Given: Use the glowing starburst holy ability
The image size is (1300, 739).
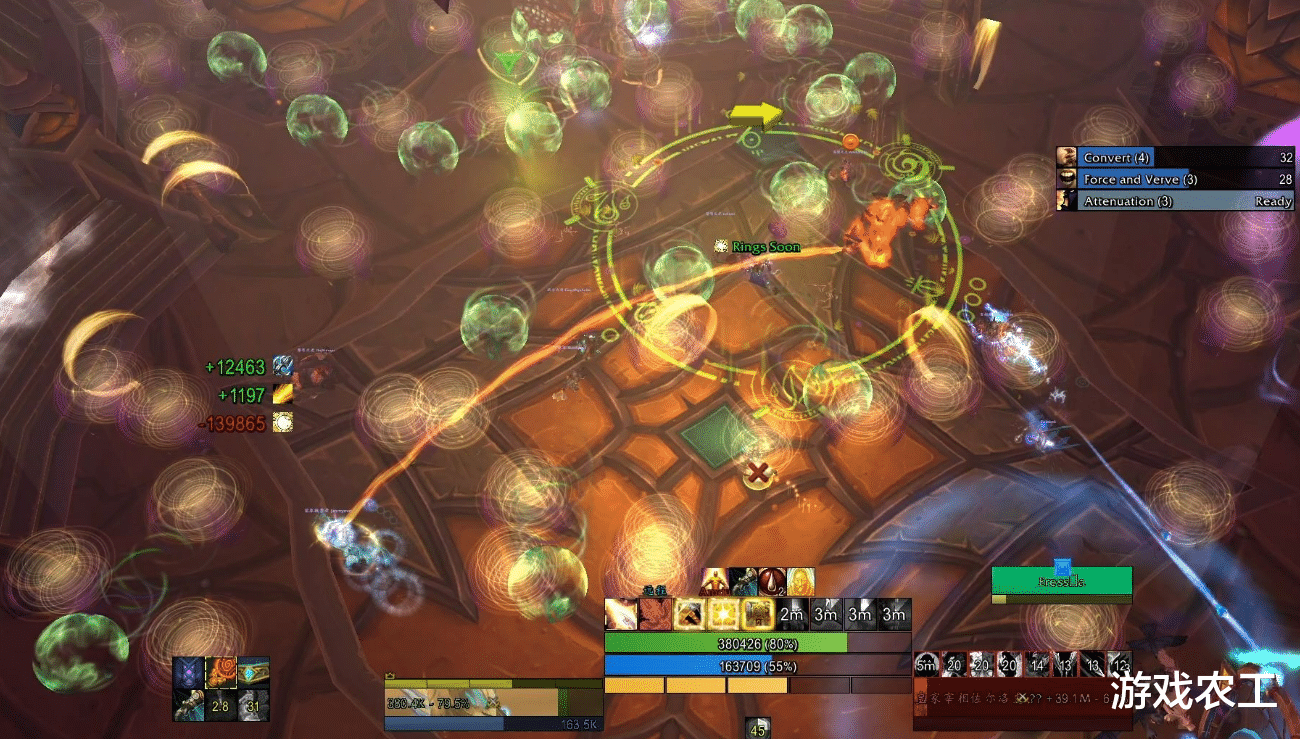Looking at the screenshot, I should coord(723,614).
